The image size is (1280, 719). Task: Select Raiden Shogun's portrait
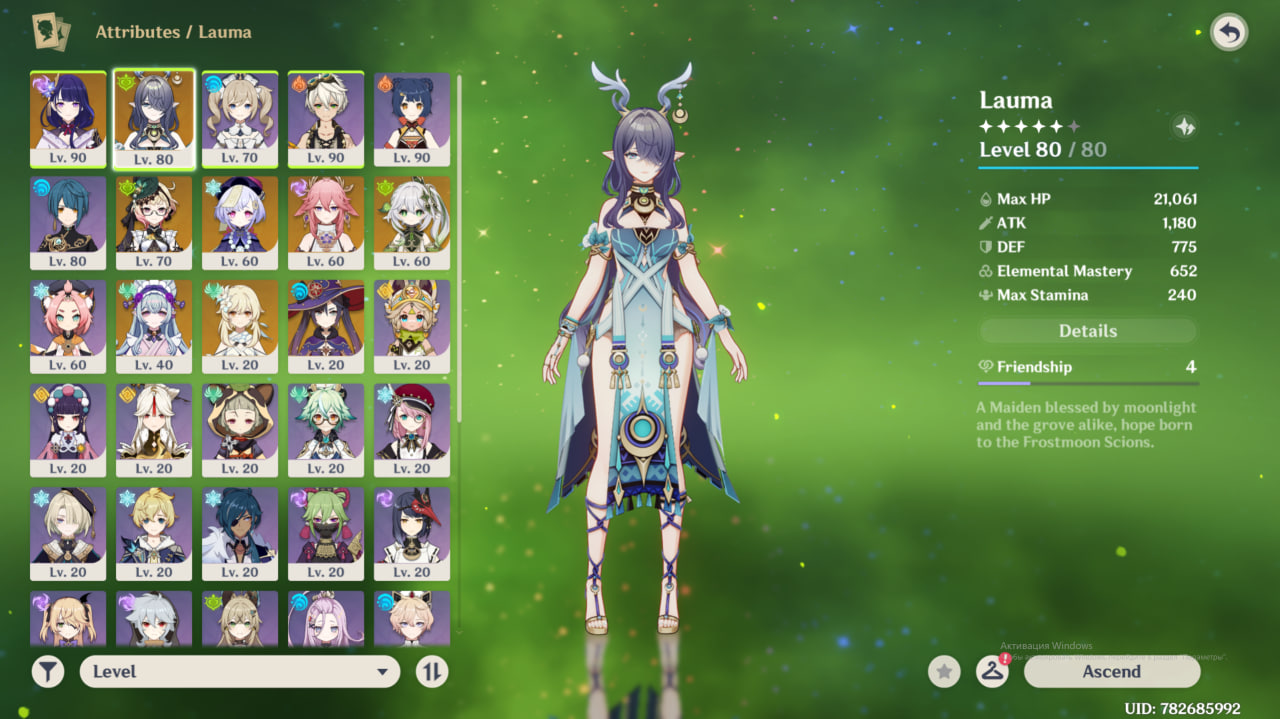click(68, 118)
